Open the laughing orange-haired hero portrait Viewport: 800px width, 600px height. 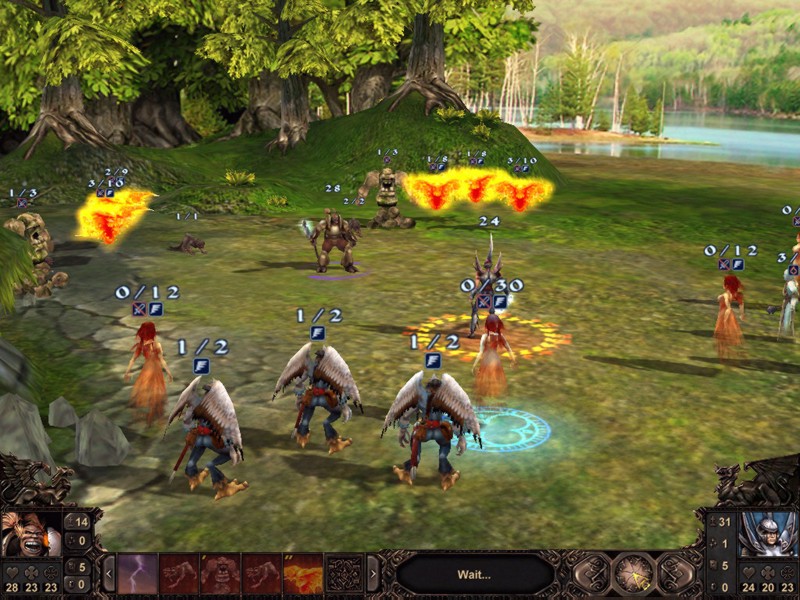coord(29,534)
